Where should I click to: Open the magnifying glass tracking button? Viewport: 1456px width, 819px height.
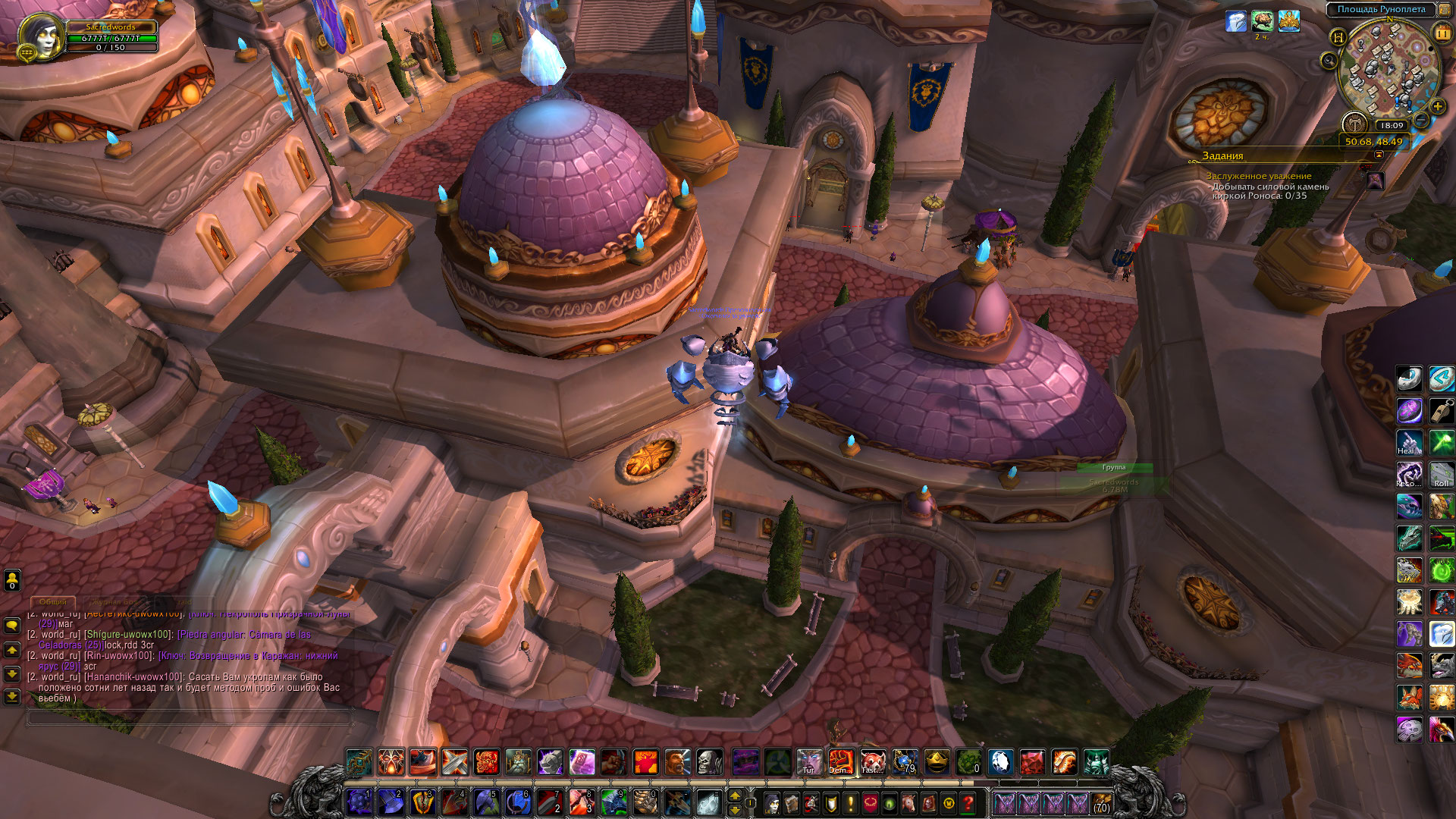[x=1329, y=61]
